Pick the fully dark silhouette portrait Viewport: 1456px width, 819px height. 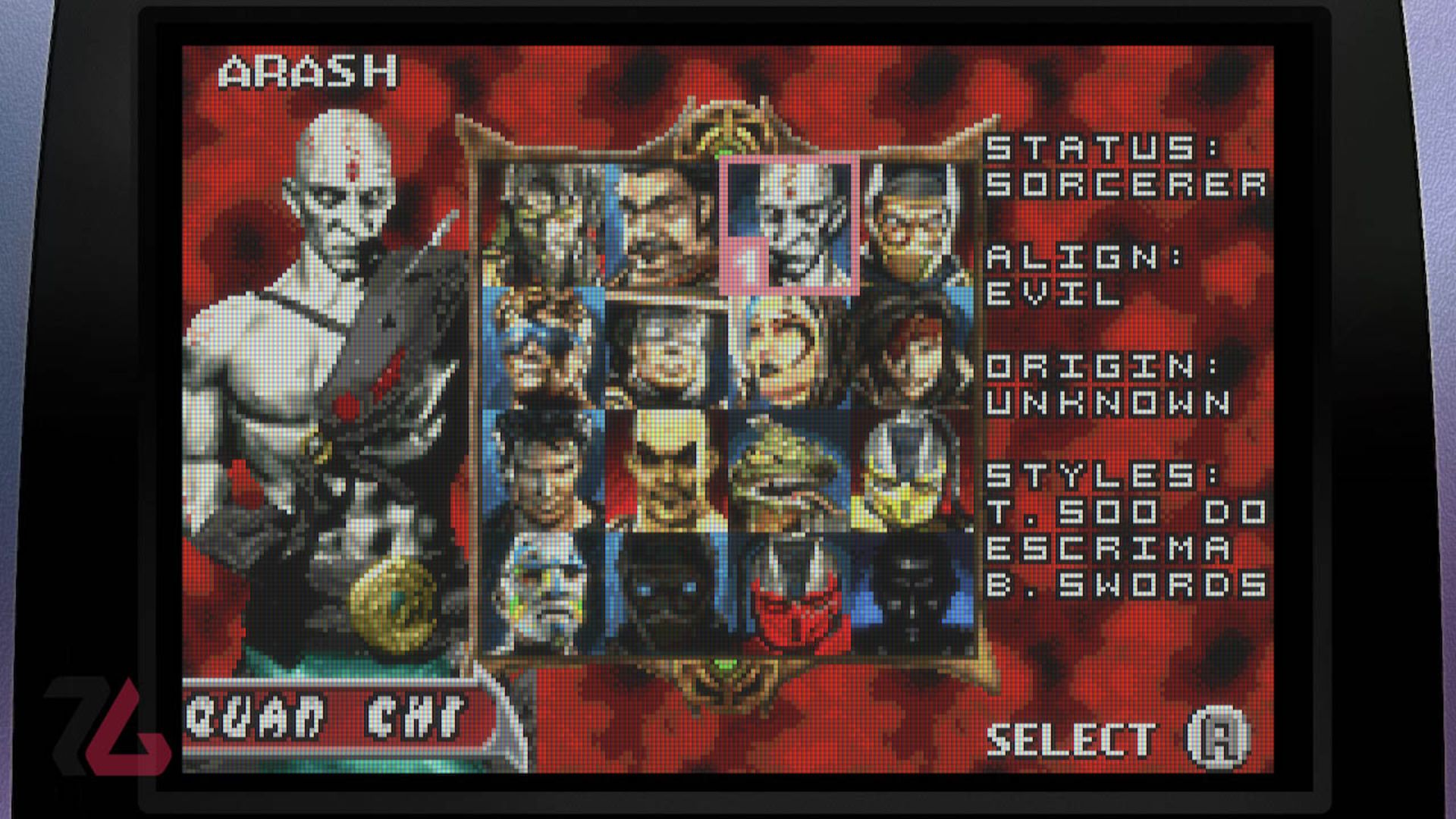(x=913, y=593)
